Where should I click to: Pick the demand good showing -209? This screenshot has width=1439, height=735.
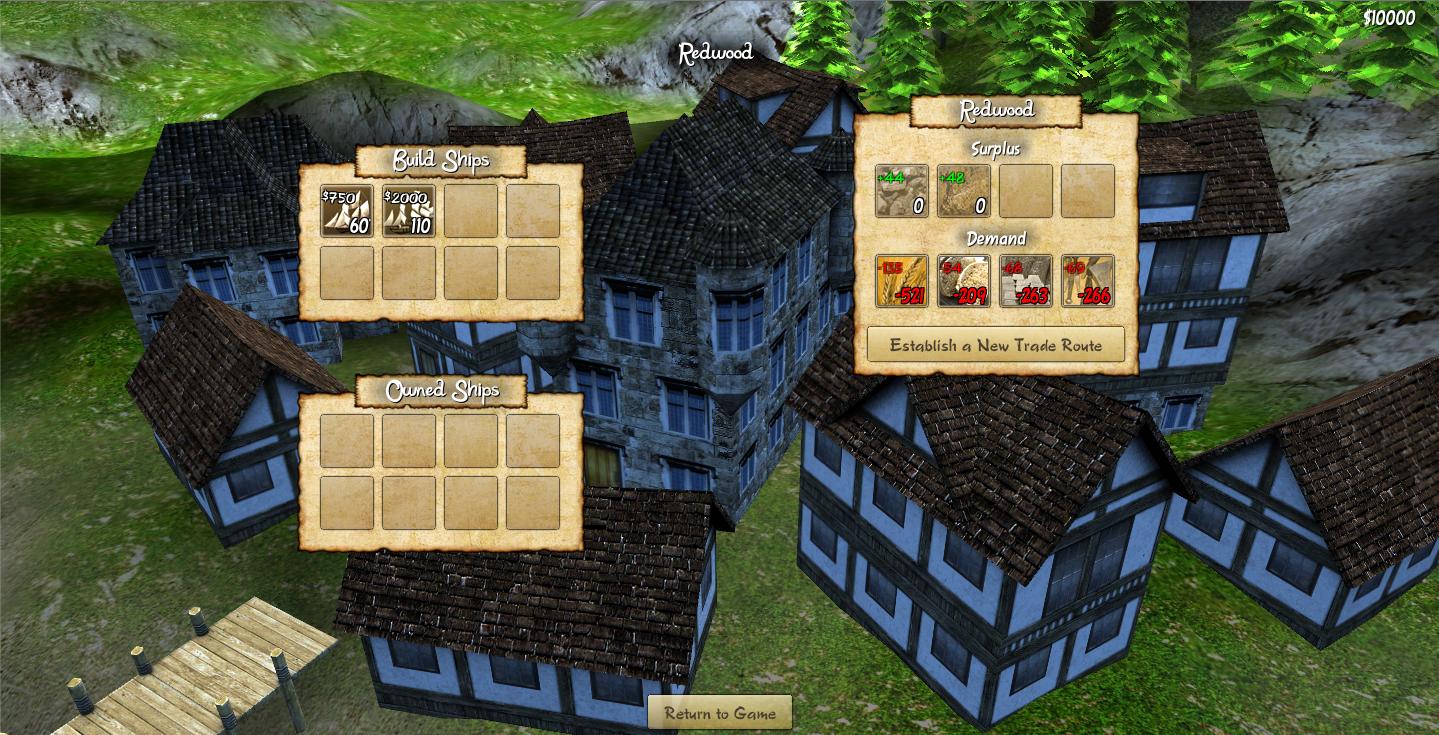point(963,281)
